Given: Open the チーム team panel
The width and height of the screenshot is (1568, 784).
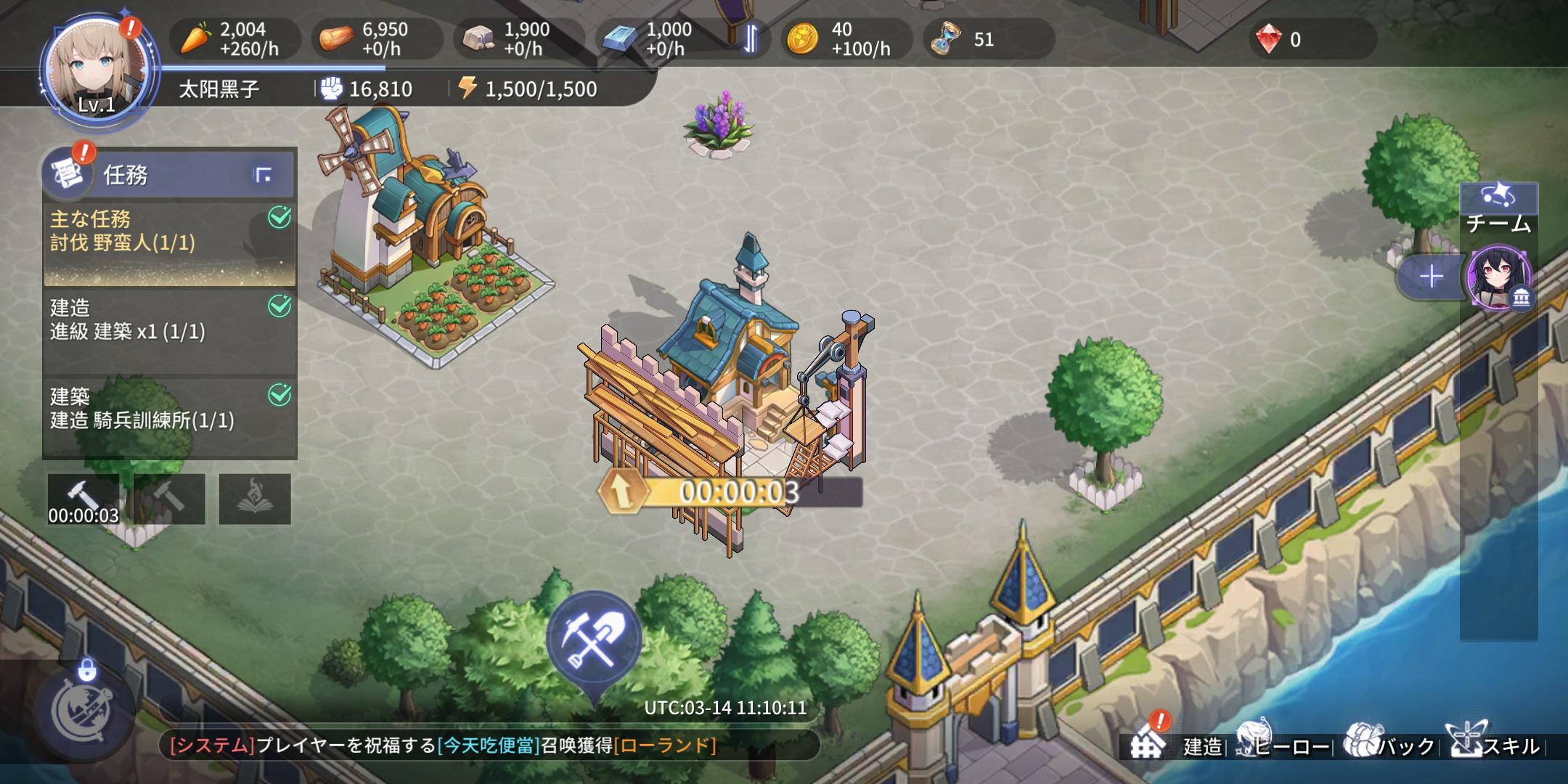Looking at the screenshot, I should [1498, 211].
